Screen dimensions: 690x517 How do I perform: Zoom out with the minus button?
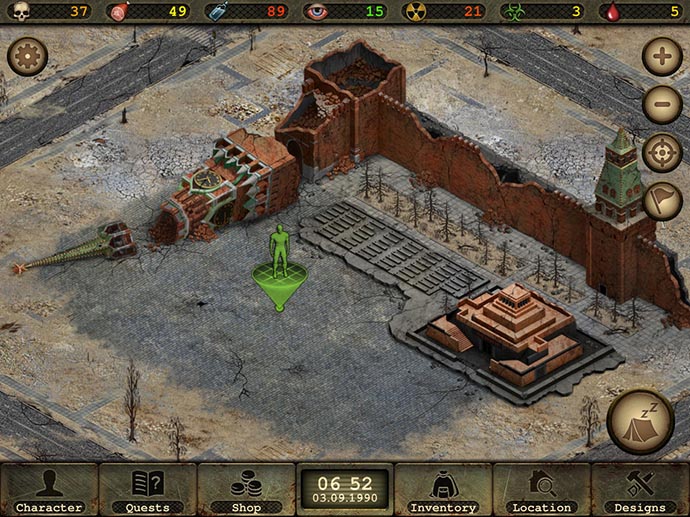662,104
